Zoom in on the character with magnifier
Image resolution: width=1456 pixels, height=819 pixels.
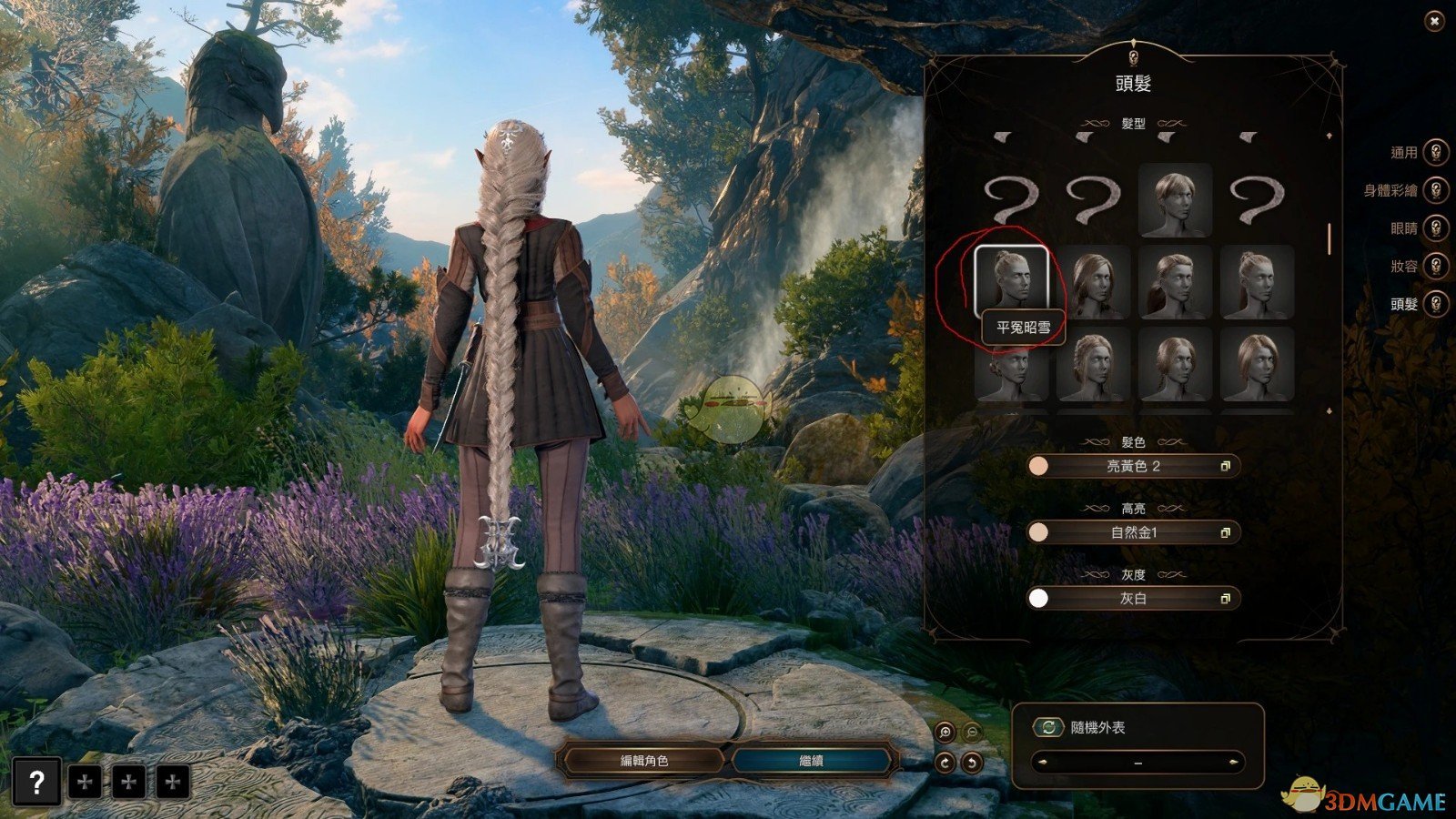pos(944,731)
